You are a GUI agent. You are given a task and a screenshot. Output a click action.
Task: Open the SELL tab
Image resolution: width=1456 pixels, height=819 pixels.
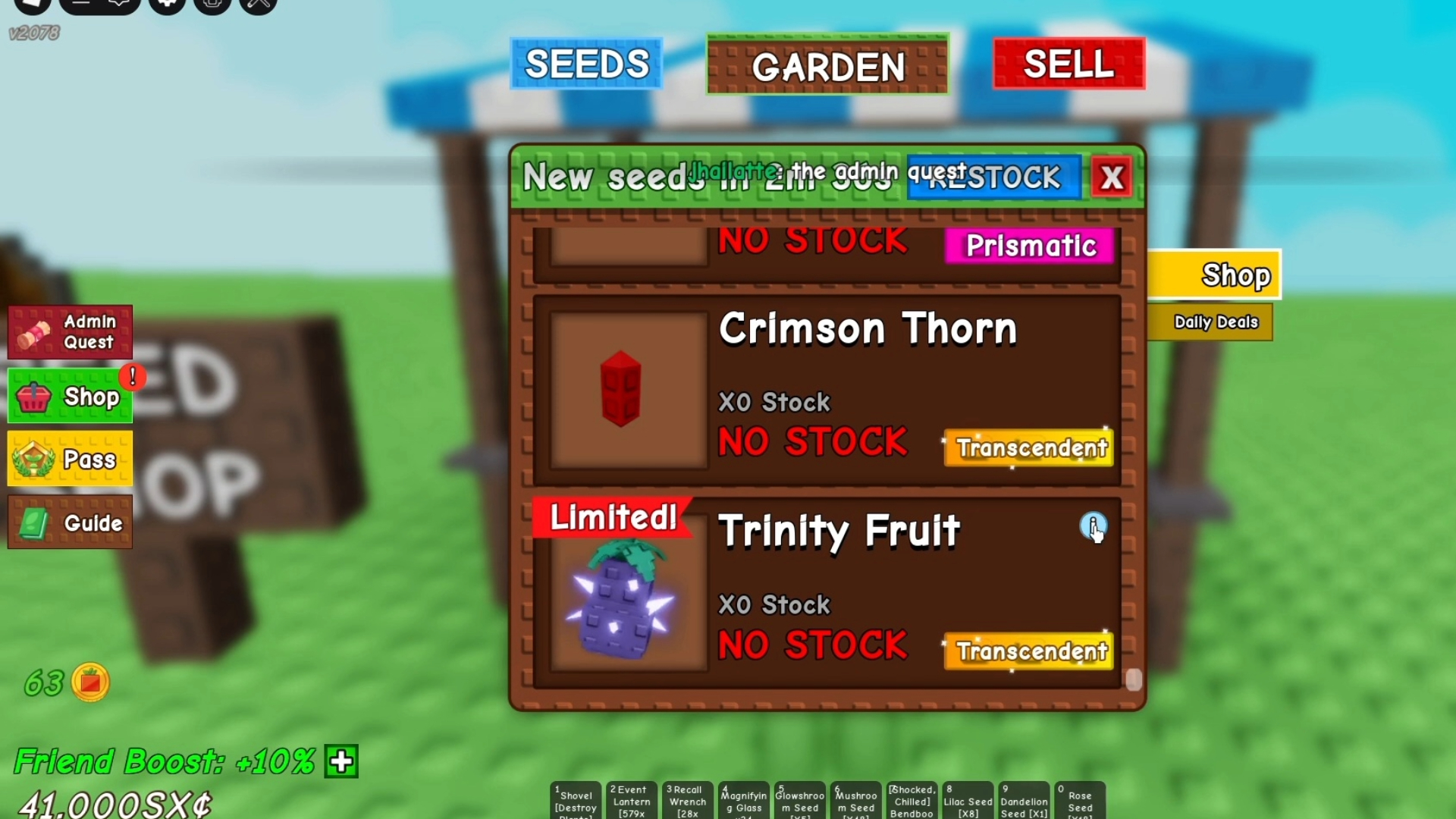(1068, 64)
